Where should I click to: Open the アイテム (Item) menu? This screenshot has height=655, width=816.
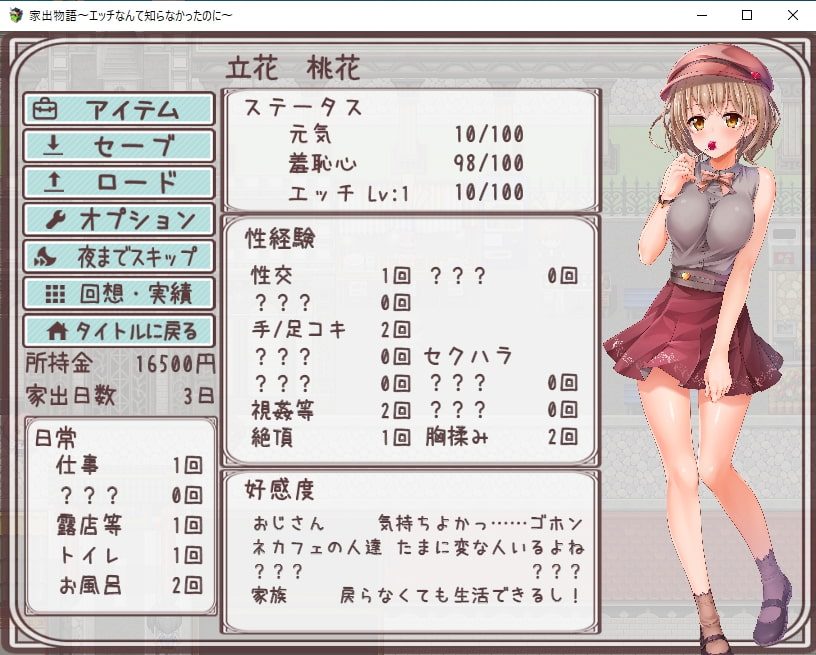(x=119, y=109)
